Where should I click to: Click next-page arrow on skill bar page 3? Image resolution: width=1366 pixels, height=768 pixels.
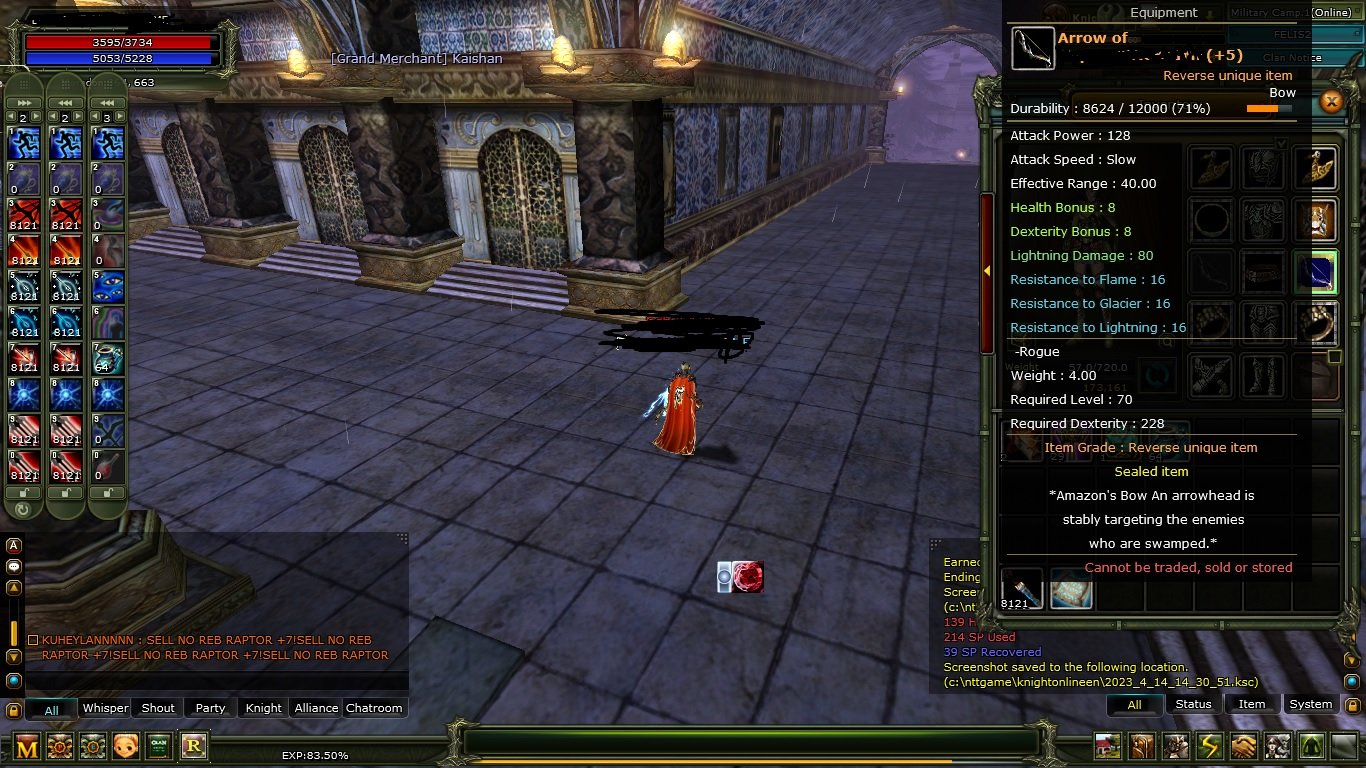tap(118, 116)
